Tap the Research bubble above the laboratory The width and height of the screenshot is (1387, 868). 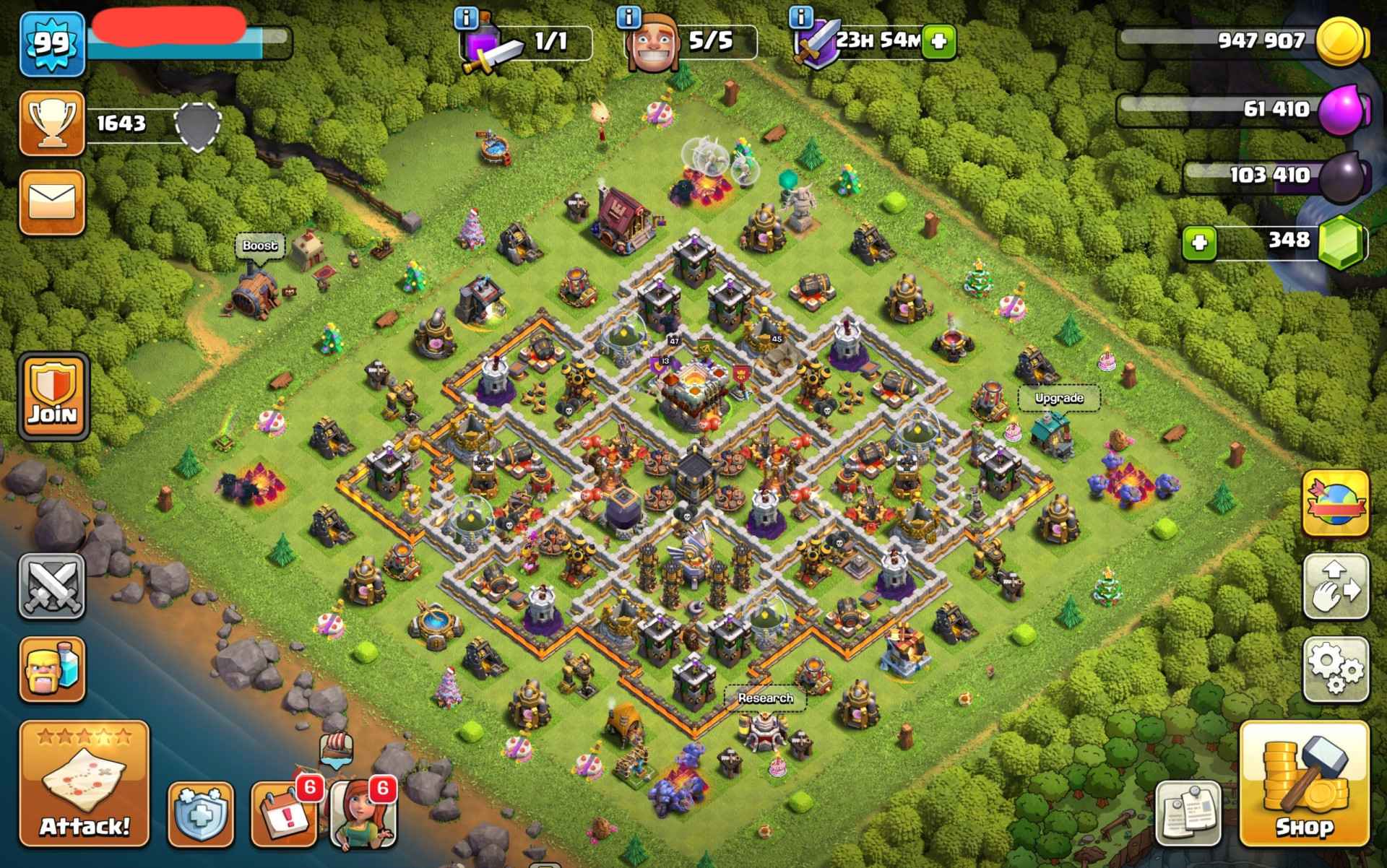(765, 698)
